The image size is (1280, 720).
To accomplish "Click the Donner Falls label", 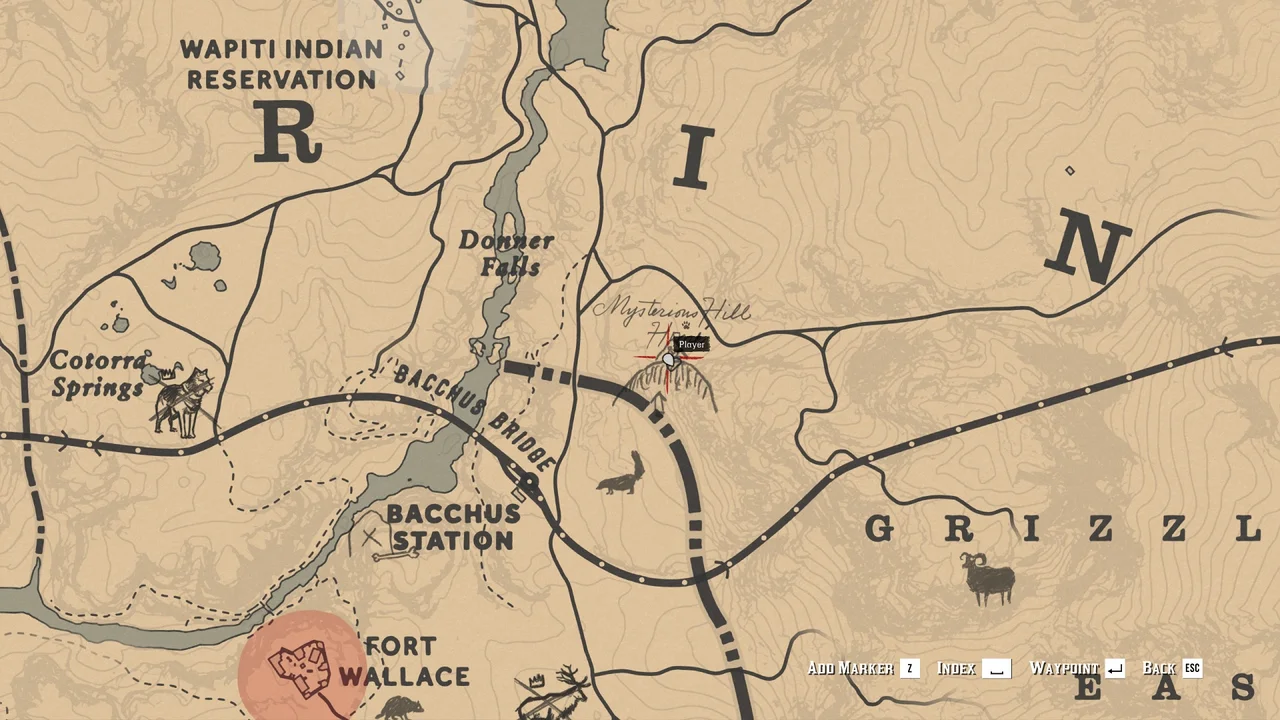I will coord(508,253).
